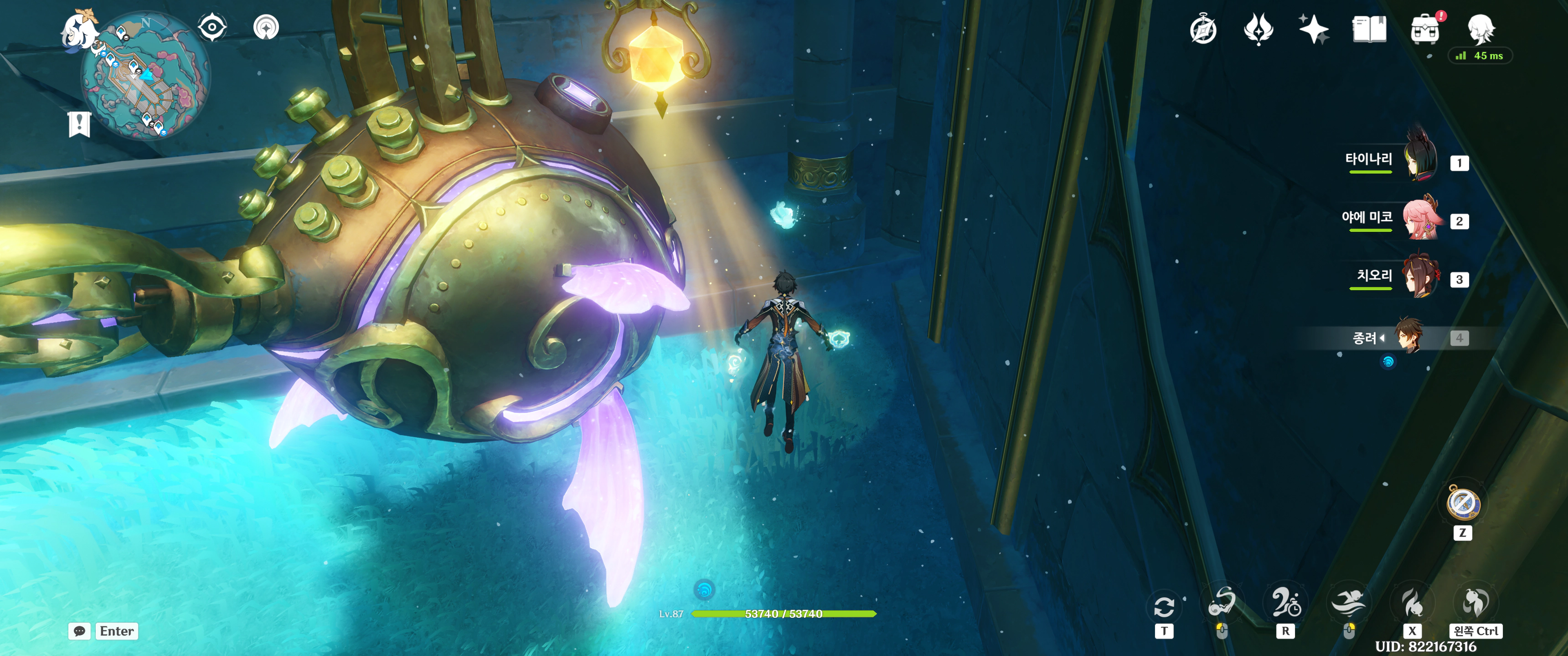The image size is (1568, 656).
Task: Open the chat speech bubble
Action: pyautogui.click(x=80, y=631)
